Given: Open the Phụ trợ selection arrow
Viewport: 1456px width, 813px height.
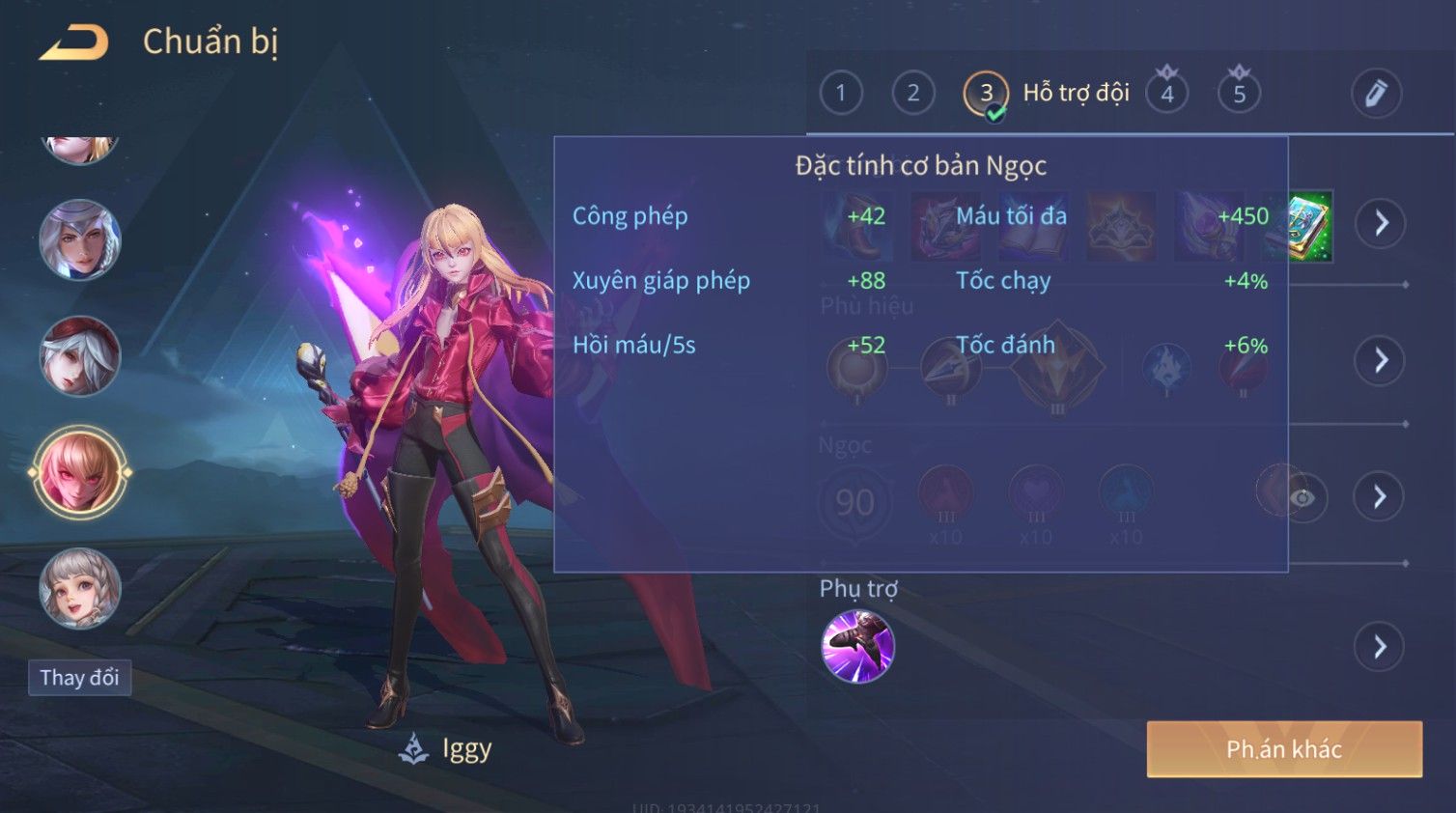Looking at the screenshot, I should point(1380,646).
